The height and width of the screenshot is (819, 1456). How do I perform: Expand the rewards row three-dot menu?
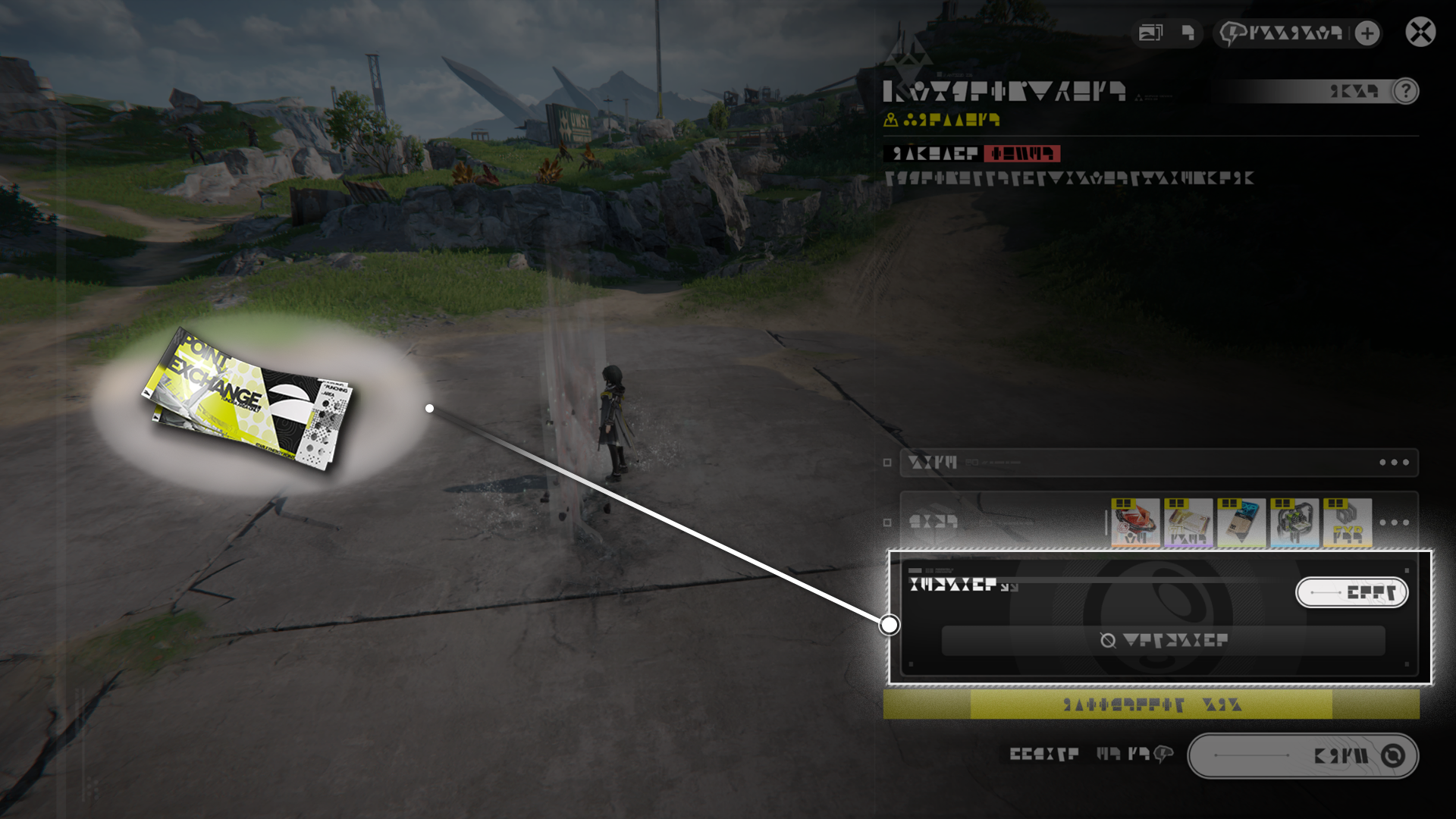pyautogui.click(x=1394, y=522)
